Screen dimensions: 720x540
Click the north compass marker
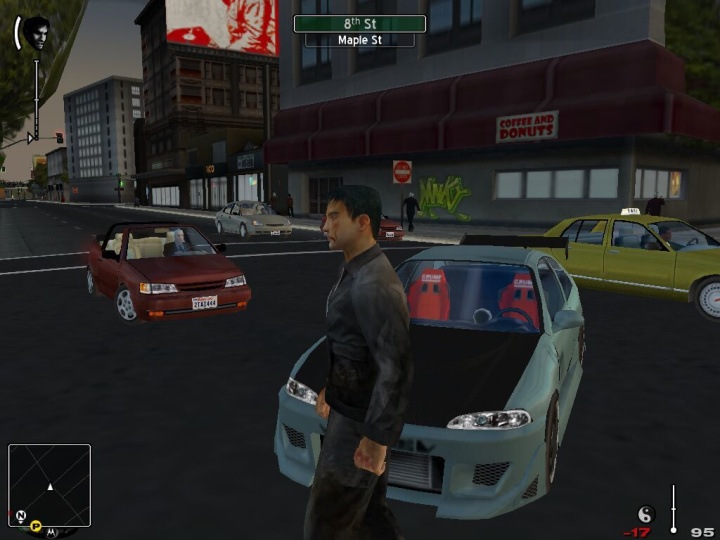pyautogui.click(x=20, y=516)
